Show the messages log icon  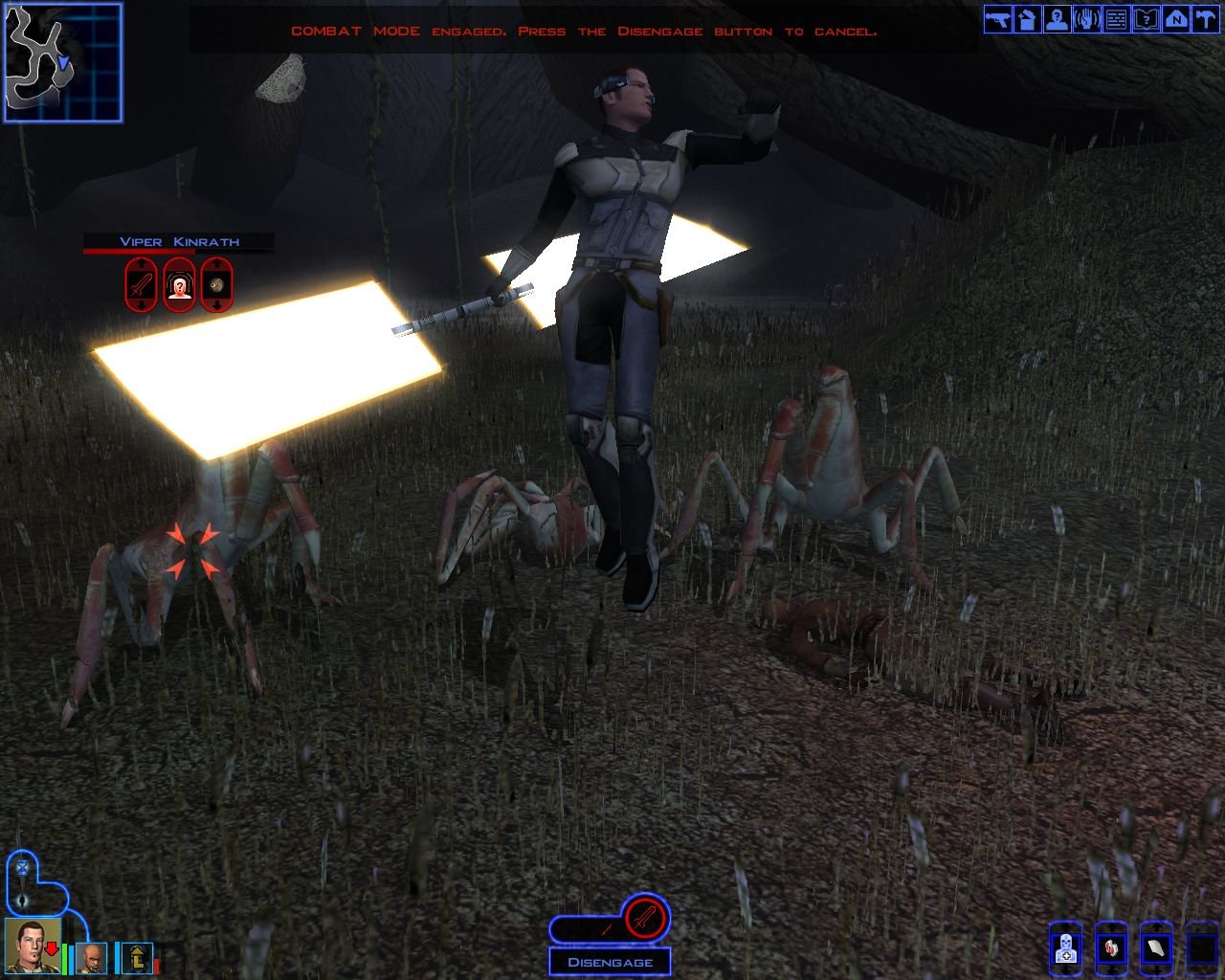[x=1117, y=19]
